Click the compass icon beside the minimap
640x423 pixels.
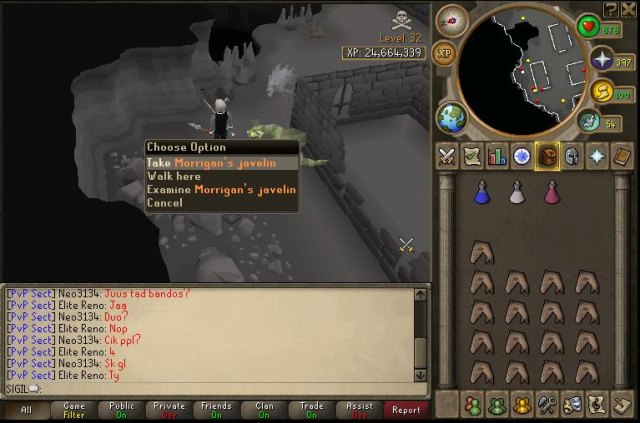(x=452, y=21)
